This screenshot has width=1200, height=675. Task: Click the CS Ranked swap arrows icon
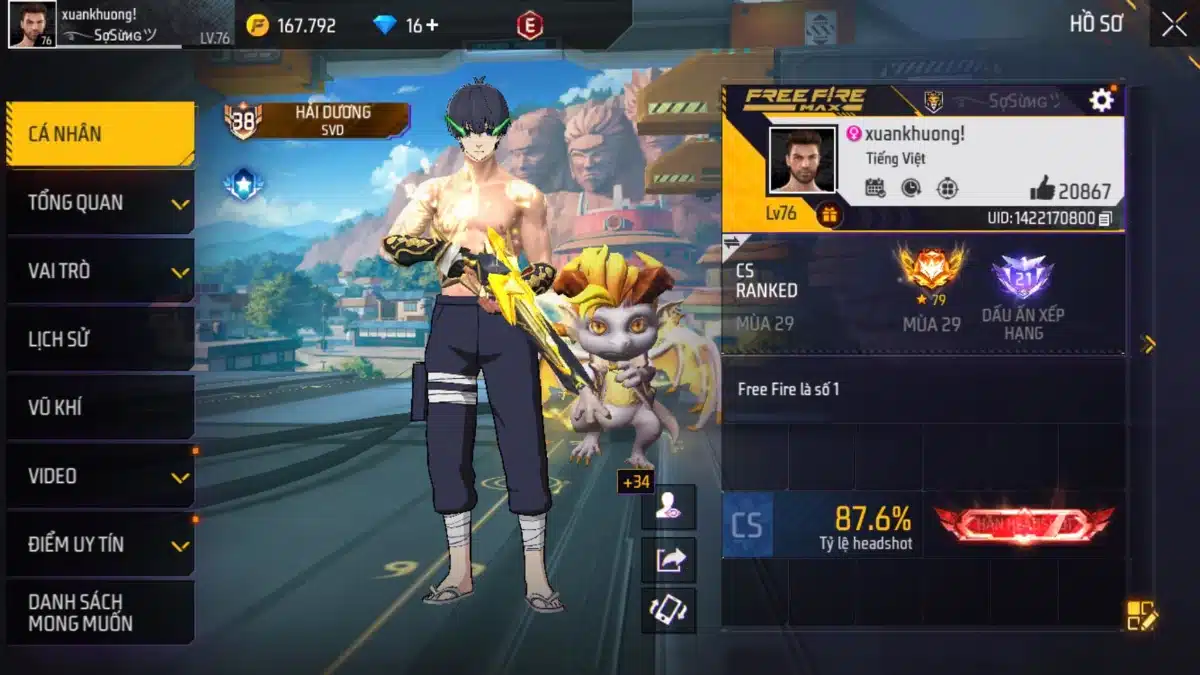click(x=731, y=242)
